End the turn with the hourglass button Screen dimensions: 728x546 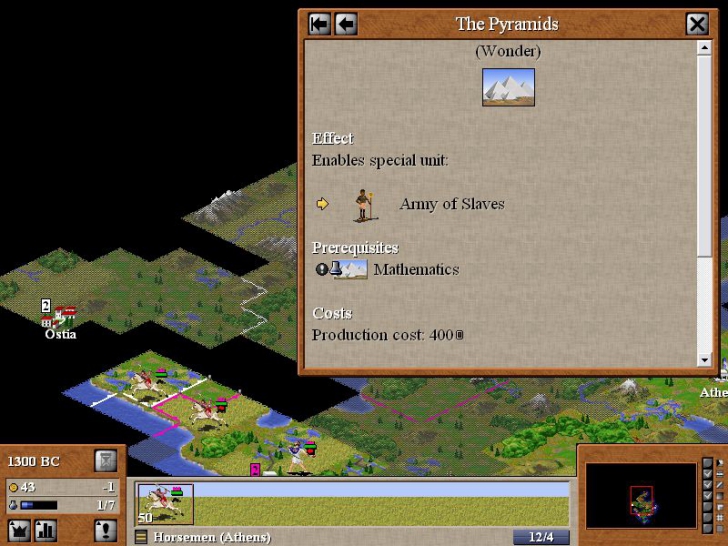[x=105, y=461]
